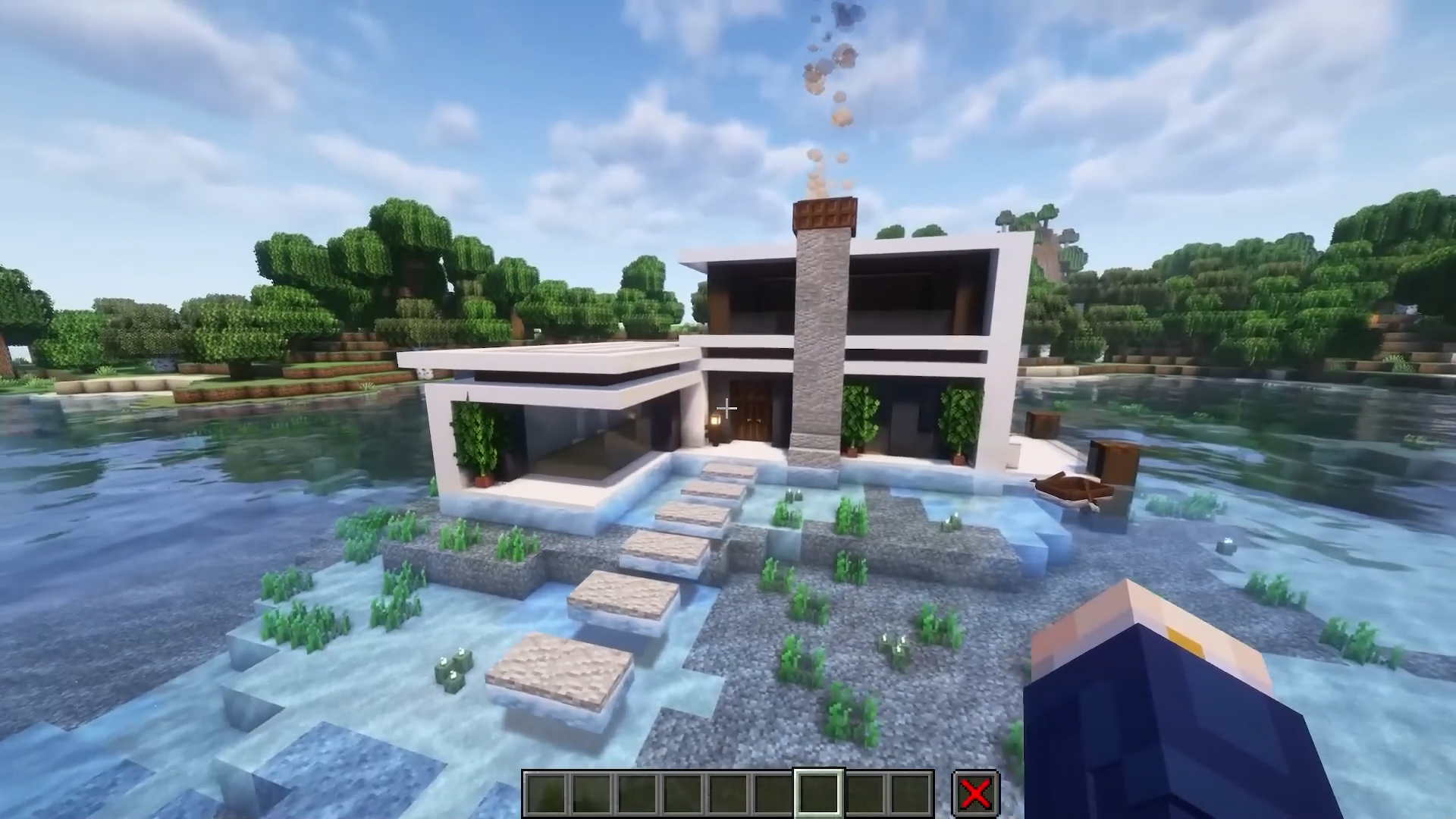Click the crosshair at screen center
The width and height of the screenshot is (1456, 819).
[x=727, y=408]
